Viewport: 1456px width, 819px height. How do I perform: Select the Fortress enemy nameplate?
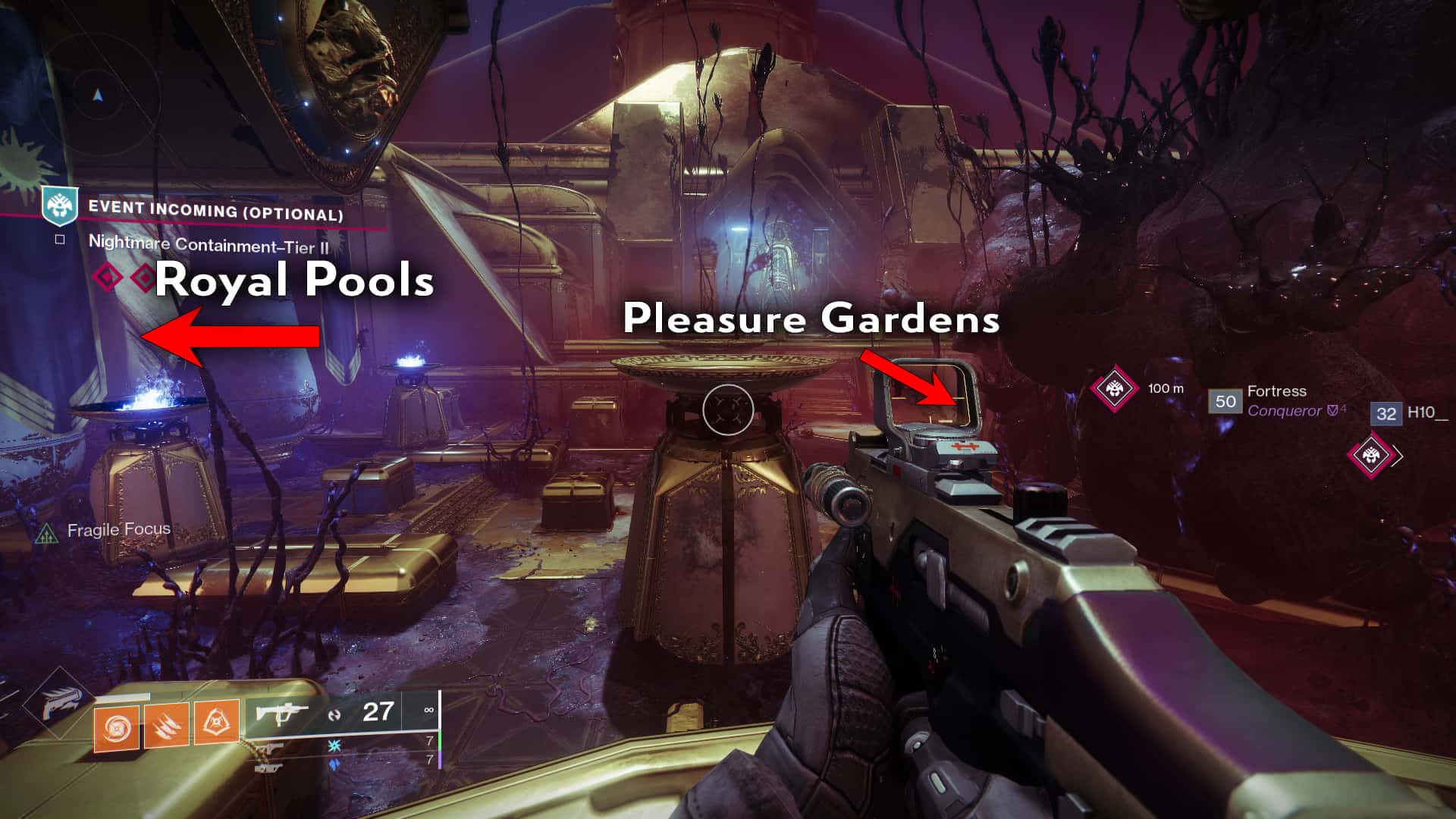click(1277, 393)
